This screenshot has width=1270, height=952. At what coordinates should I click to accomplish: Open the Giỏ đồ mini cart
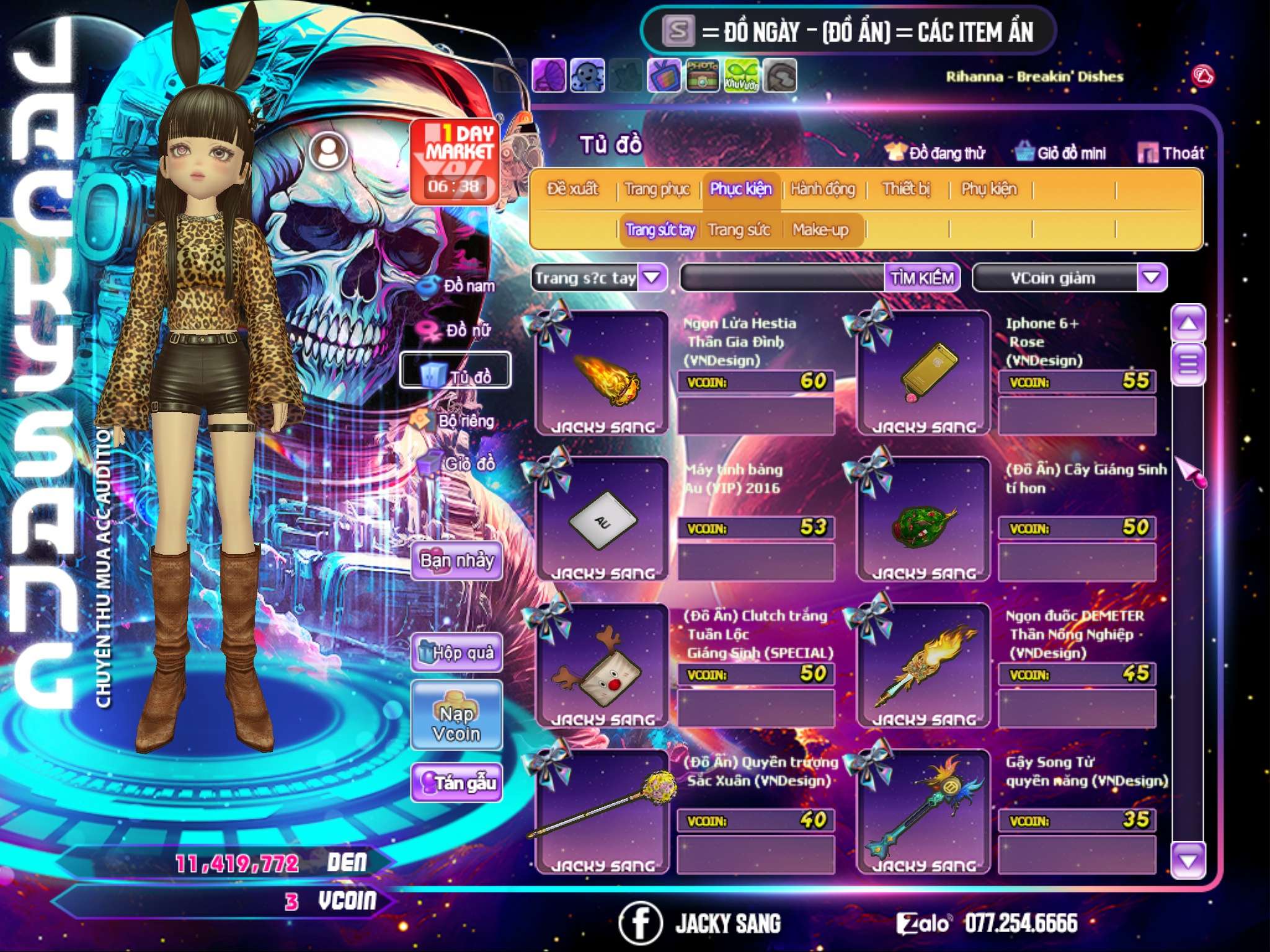click(x=1061, y=153)
